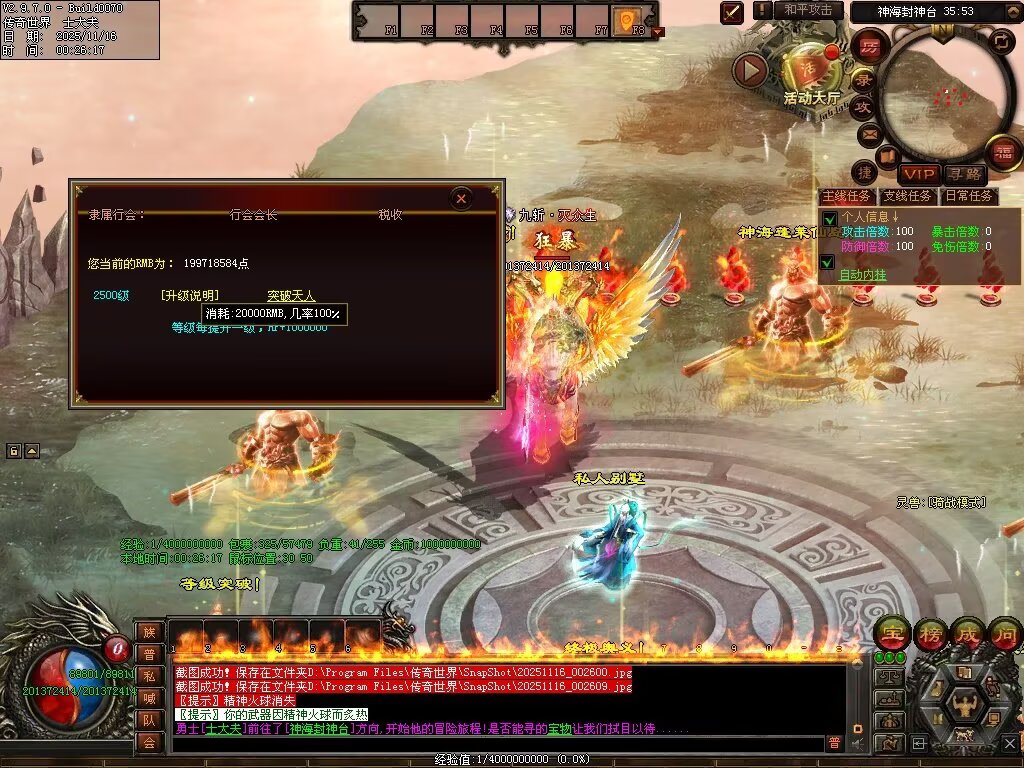
Task: Open the VIP panel
Action: 918,175
